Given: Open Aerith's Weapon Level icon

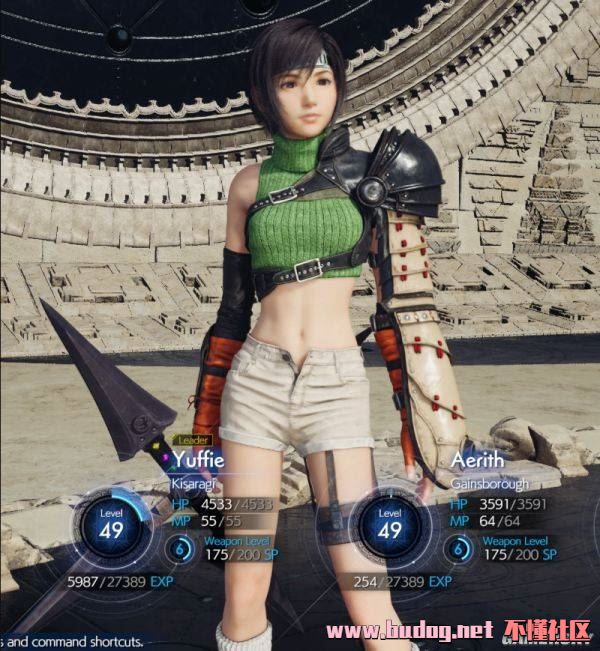Looking at the screenshot, I should click(x=459, y=547).
